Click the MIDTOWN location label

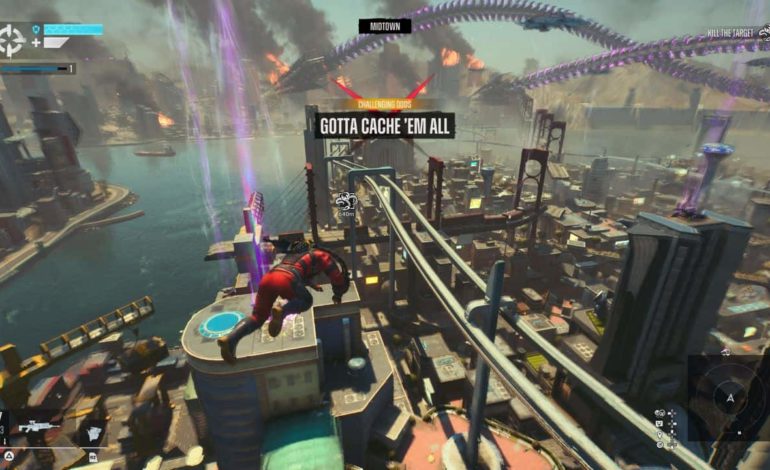point(385,26)
